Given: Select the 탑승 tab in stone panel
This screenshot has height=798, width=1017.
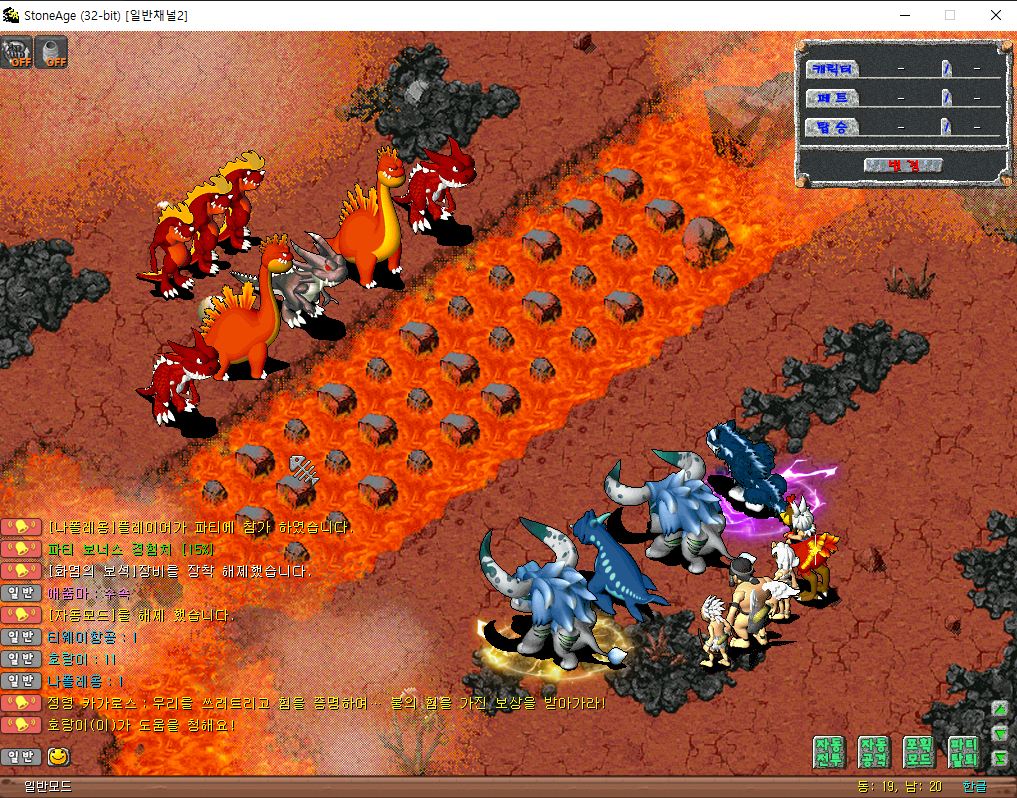Looking at the screenshot, I should (x=832, y=127).
